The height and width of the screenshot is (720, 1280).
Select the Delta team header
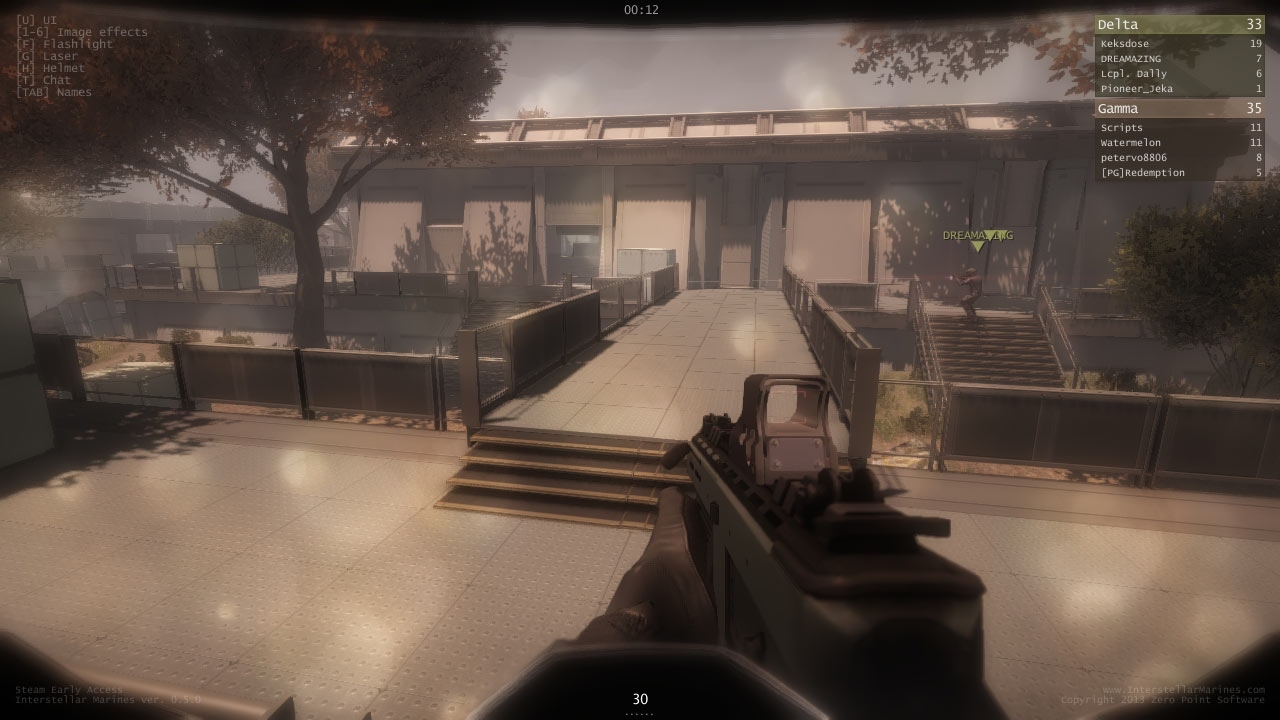click(x=1179, y=25)
